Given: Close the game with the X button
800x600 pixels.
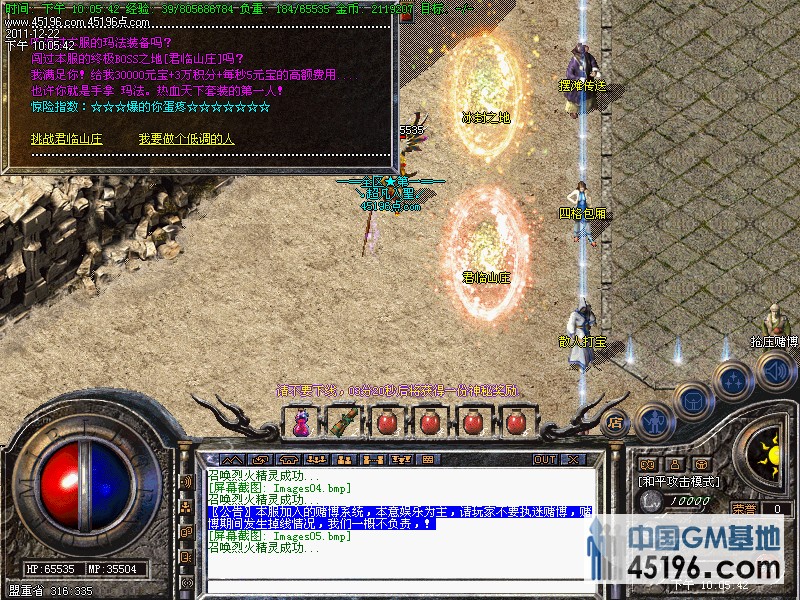Looking at the screenshot, I should point(573,460).
